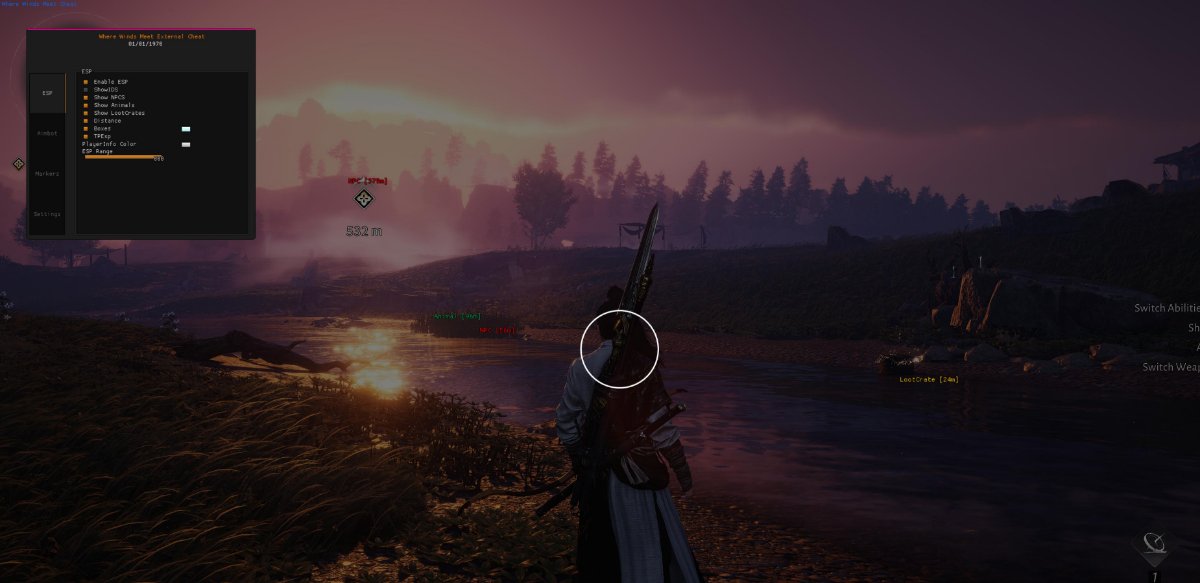The image size is (1200, 583).
Task: Uncheck the Show NPCS option
Action: coord(86,97)
